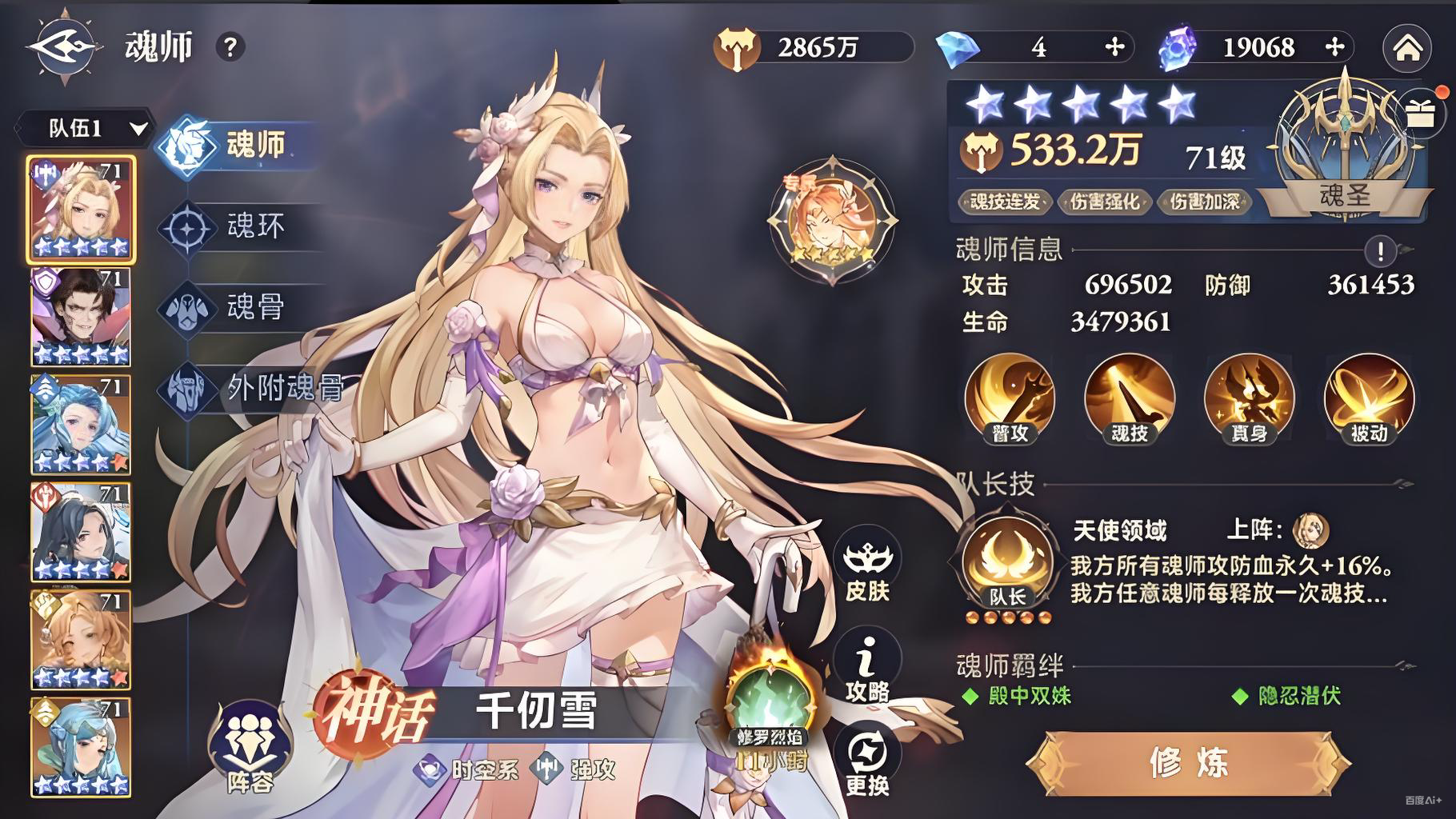Image resolution: width=1456 pixels, height=819 pixels.
Task: Select the top 71-level character portrait
Action: [80, 210]
